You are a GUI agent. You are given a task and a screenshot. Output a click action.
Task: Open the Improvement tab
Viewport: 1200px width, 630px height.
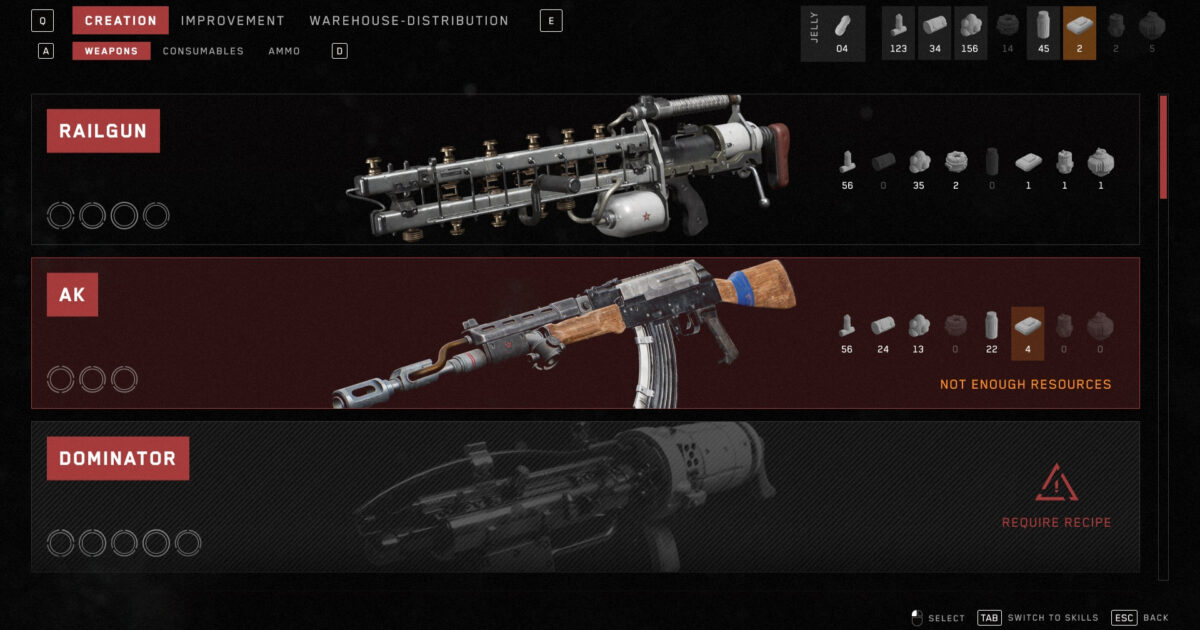click(x=232, y=21)
